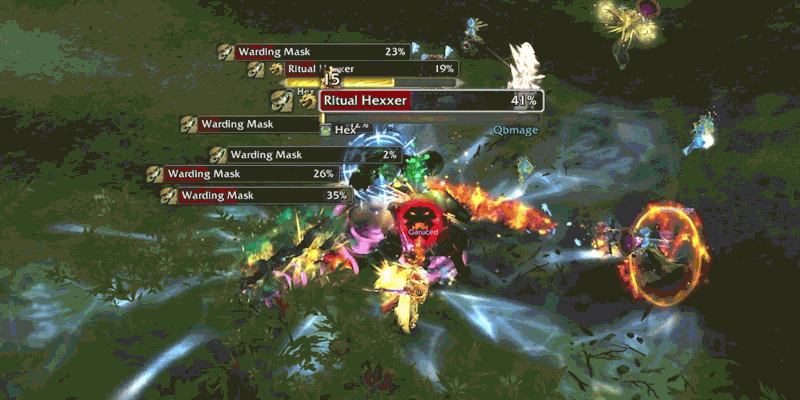Screen dimensions: 800x400
Task: Target the Warding Mask nameplate at 35%
Action: click(258, 195)
